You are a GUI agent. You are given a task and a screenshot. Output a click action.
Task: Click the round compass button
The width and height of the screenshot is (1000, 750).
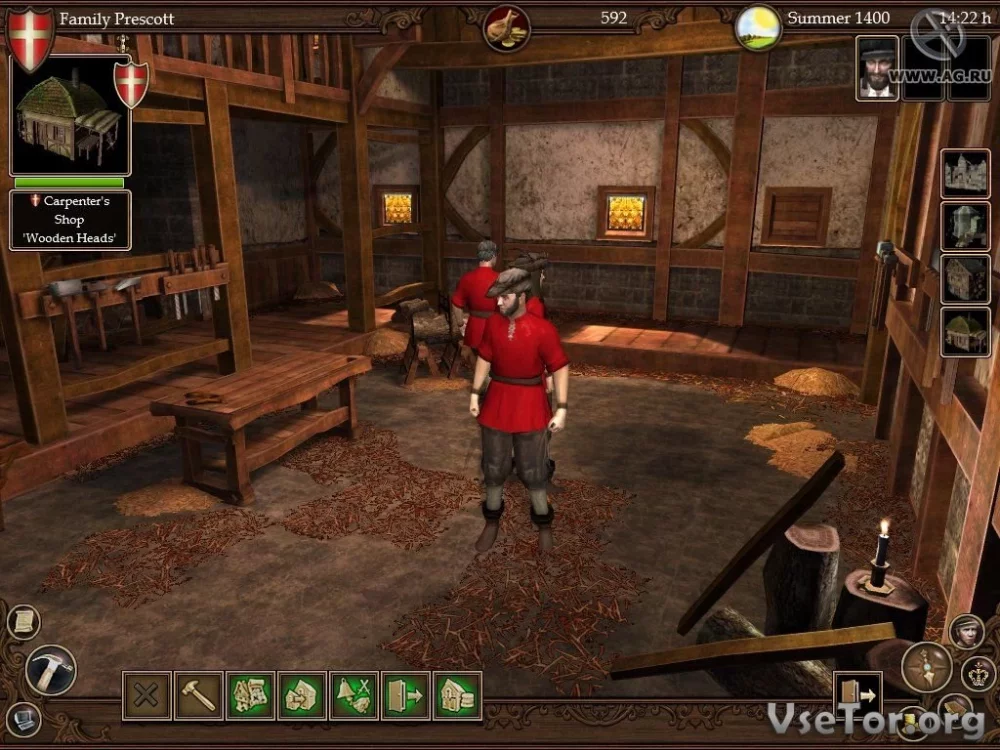tap(926, 667)
